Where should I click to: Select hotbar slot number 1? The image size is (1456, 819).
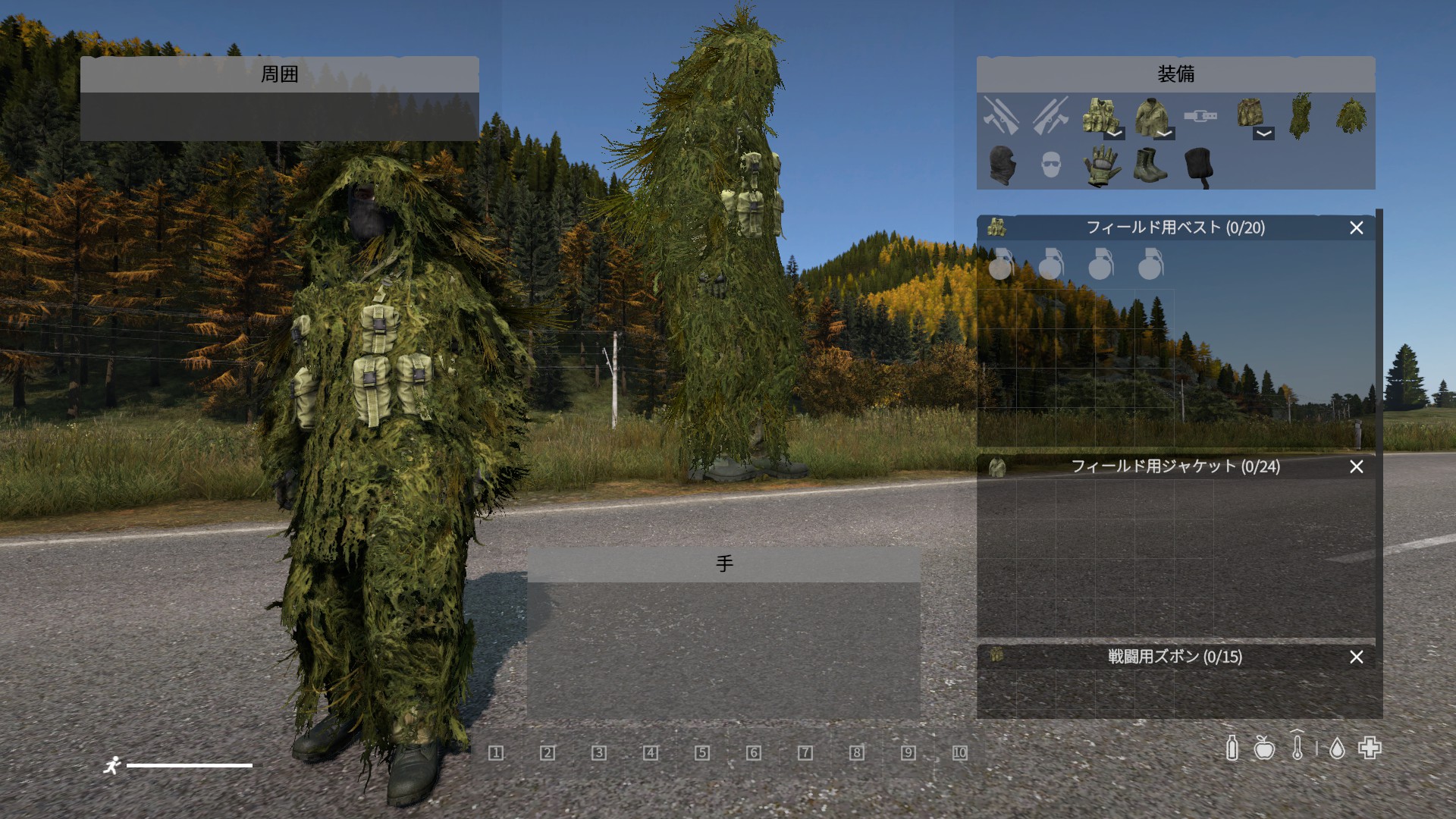click(x=496, y=752)
